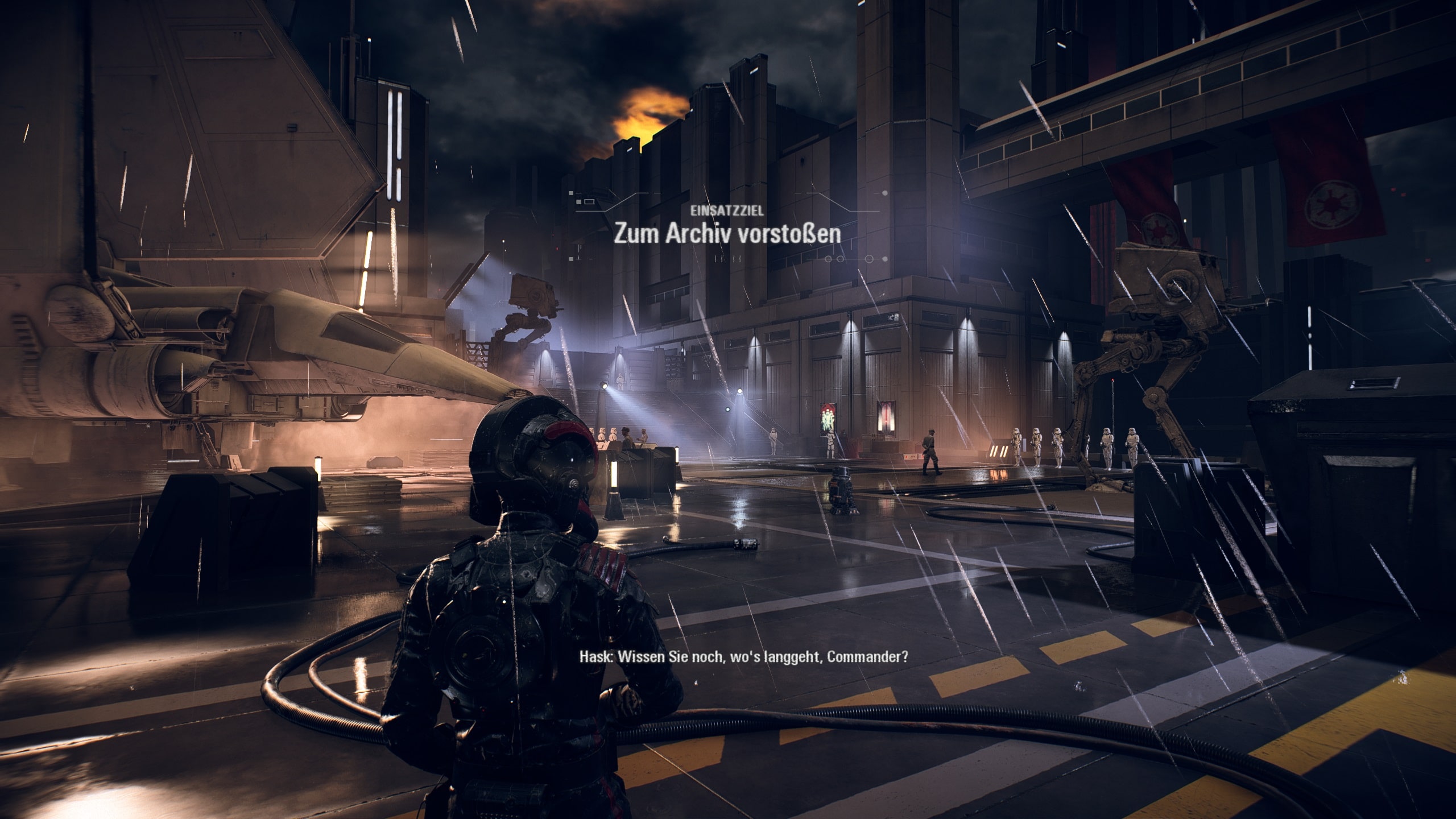
Task: Select the 'Zum Archiv vorstoßen' objective banner
Action: [x=727, y=234]
